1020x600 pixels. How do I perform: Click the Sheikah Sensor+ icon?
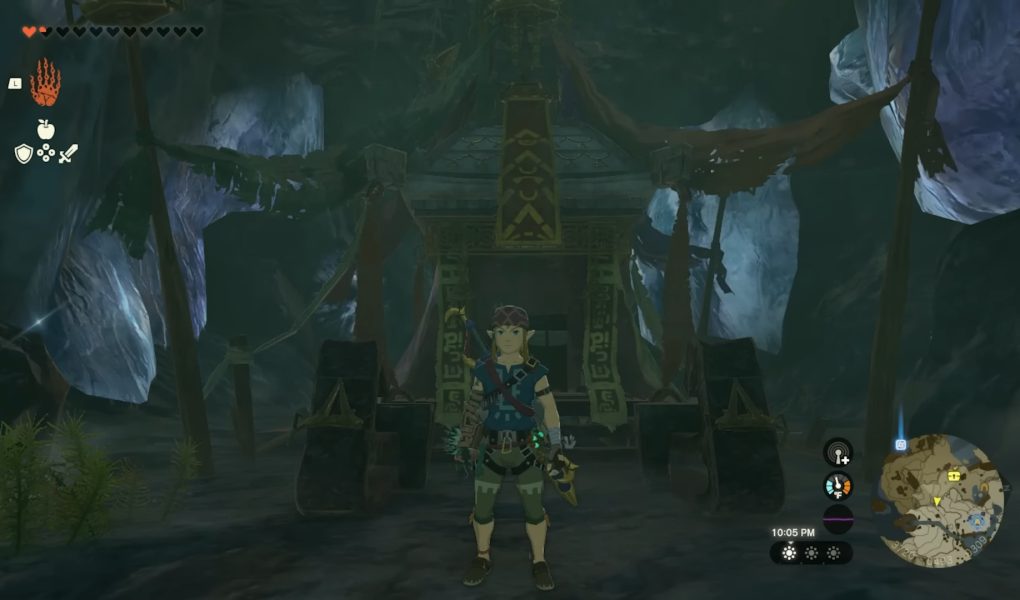click(x=837, y=453)
